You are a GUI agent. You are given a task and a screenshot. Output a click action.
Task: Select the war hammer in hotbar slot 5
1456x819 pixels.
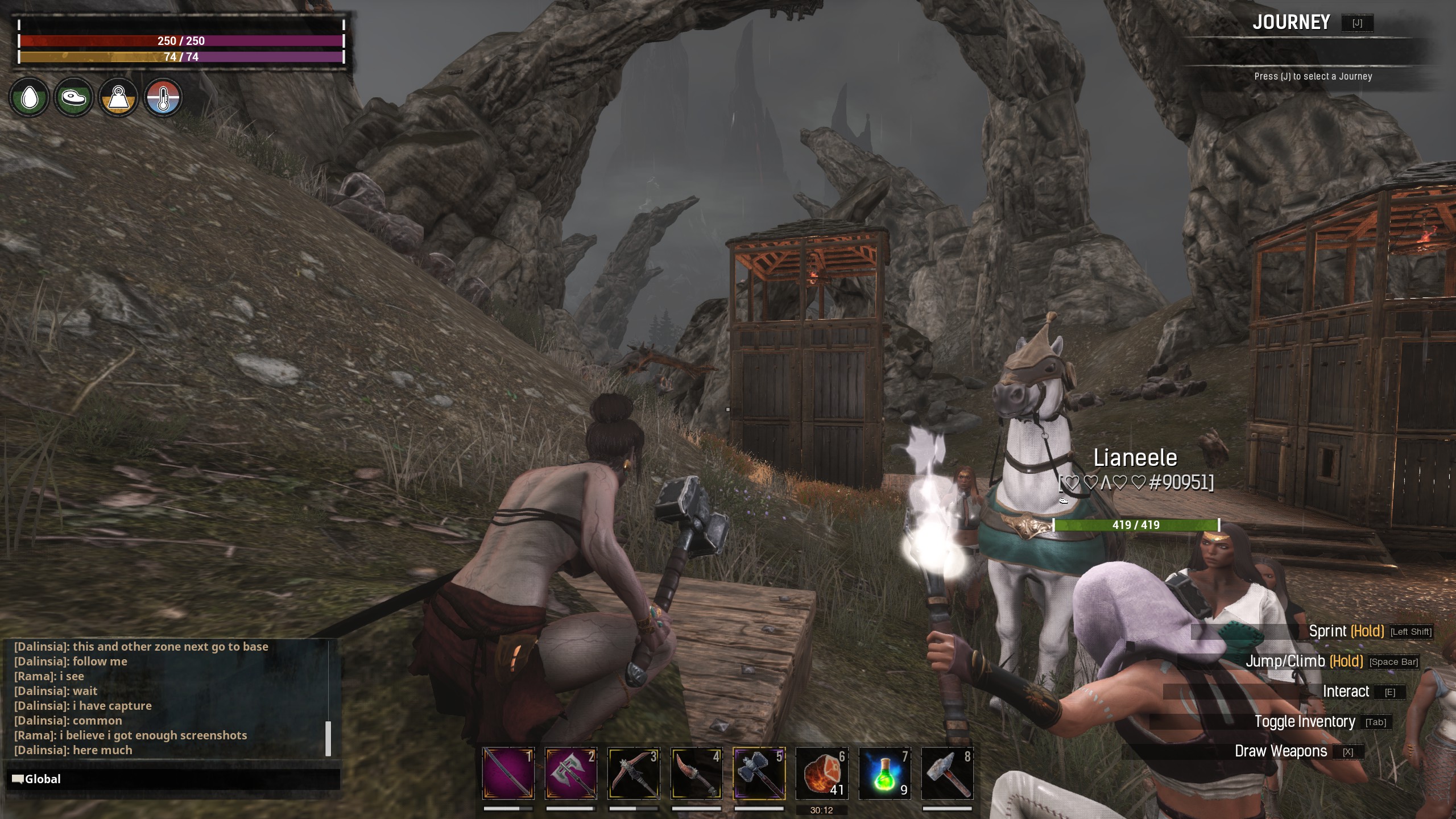pyautogui.click(x=759, y=773)
